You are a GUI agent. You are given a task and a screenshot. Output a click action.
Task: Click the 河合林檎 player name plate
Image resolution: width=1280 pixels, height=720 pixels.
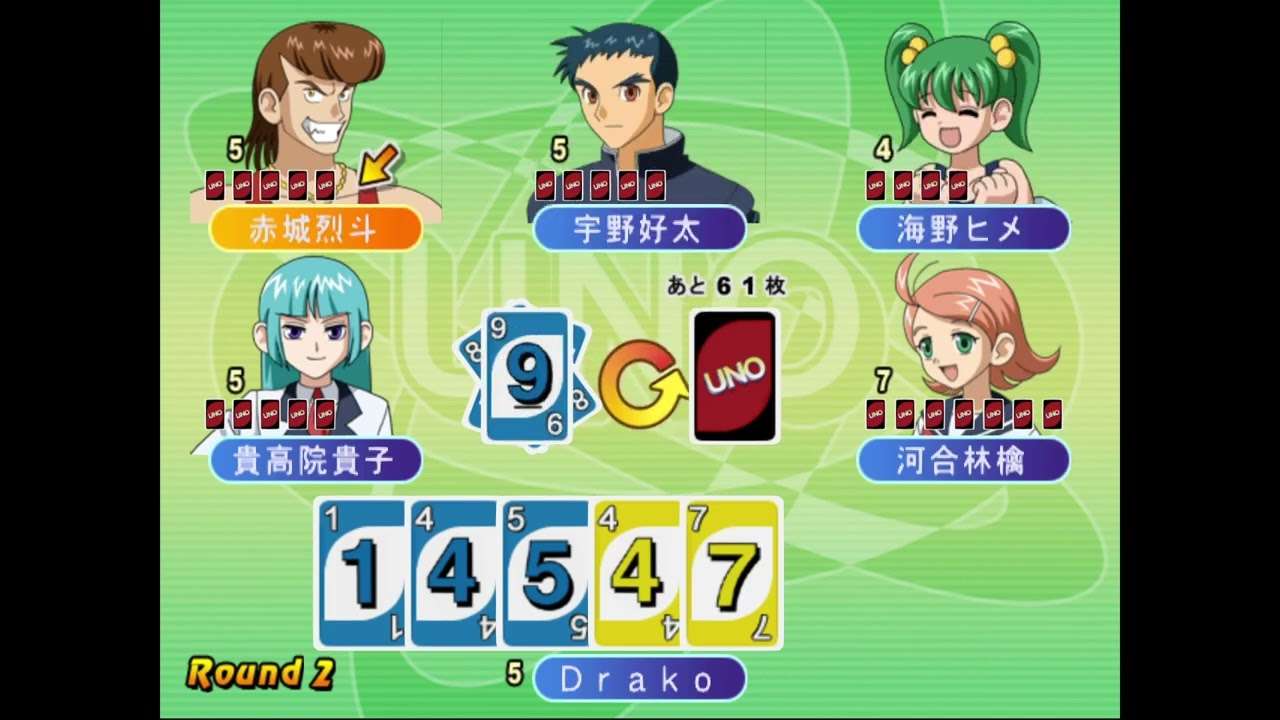pos(963,460)
